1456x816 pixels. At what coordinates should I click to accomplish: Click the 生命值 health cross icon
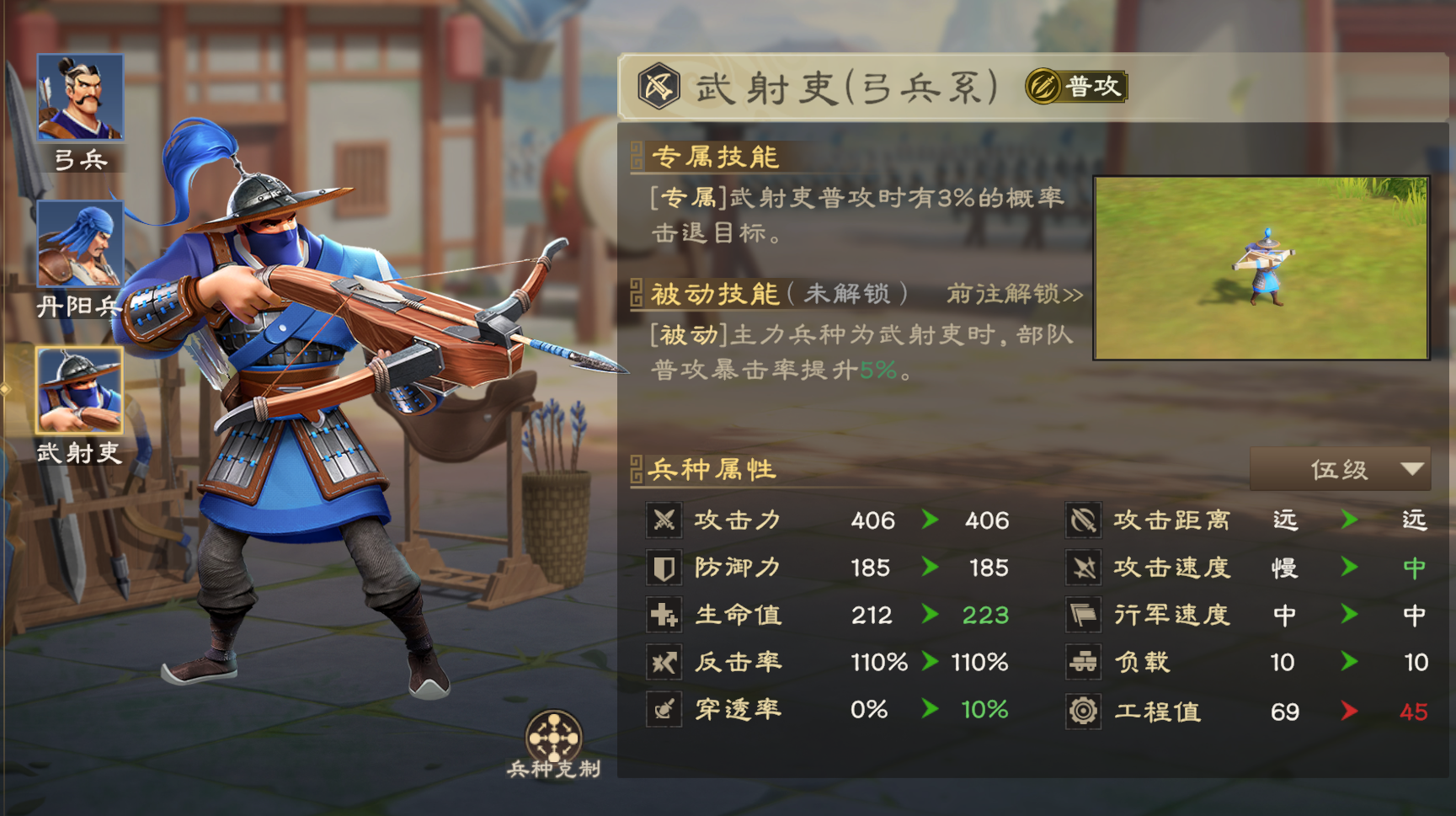tap(664, 615)
